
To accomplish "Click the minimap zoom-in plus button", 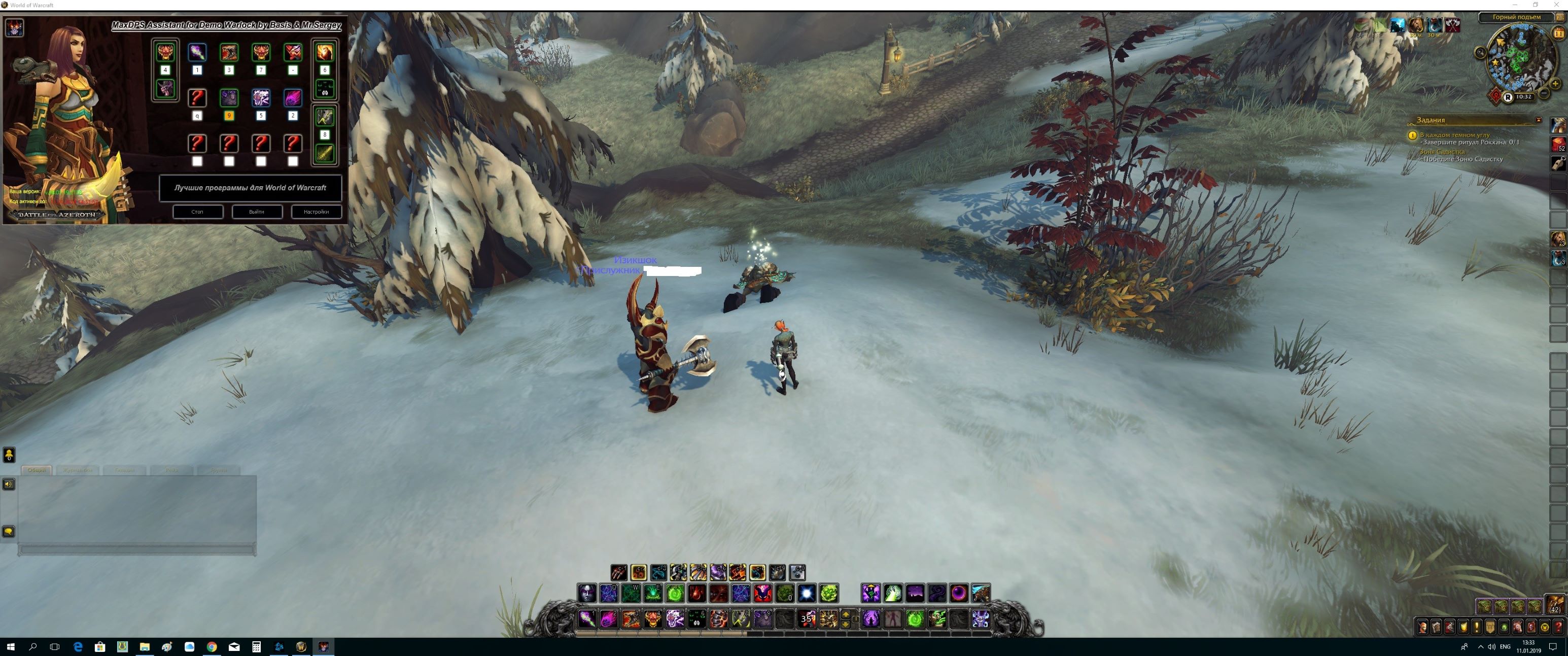I will coord(1555,85).
